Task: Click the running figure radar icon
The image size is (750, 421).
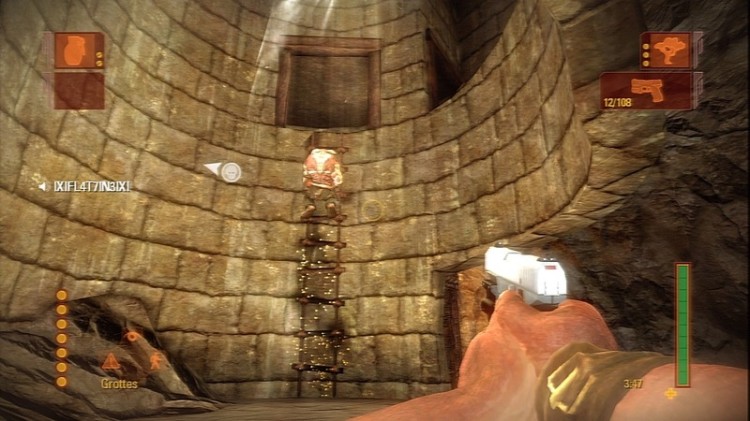Action: (x=155, y=360)
